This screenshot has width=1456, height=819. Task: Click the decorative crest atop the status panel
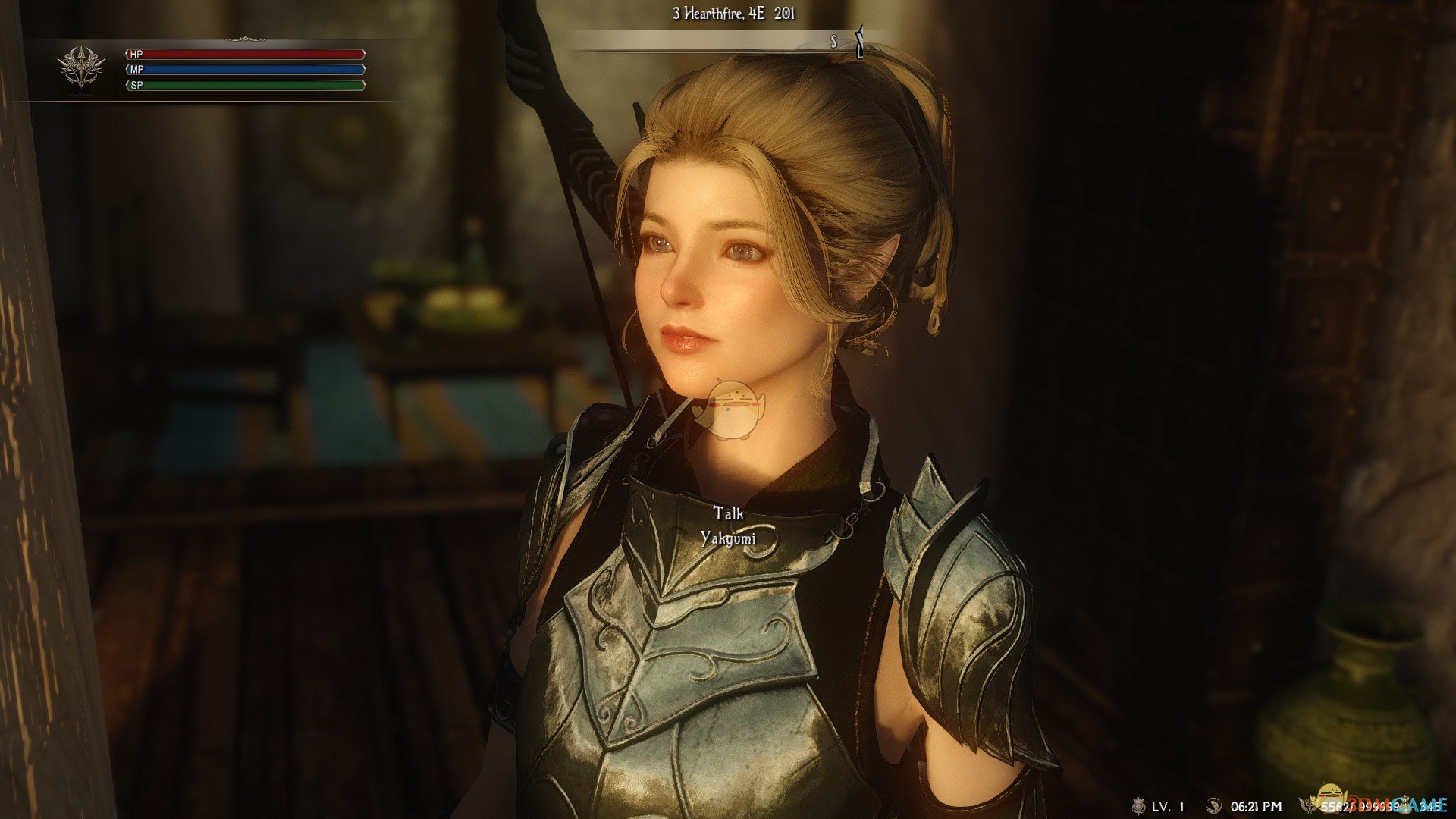(x=244, y=39)
